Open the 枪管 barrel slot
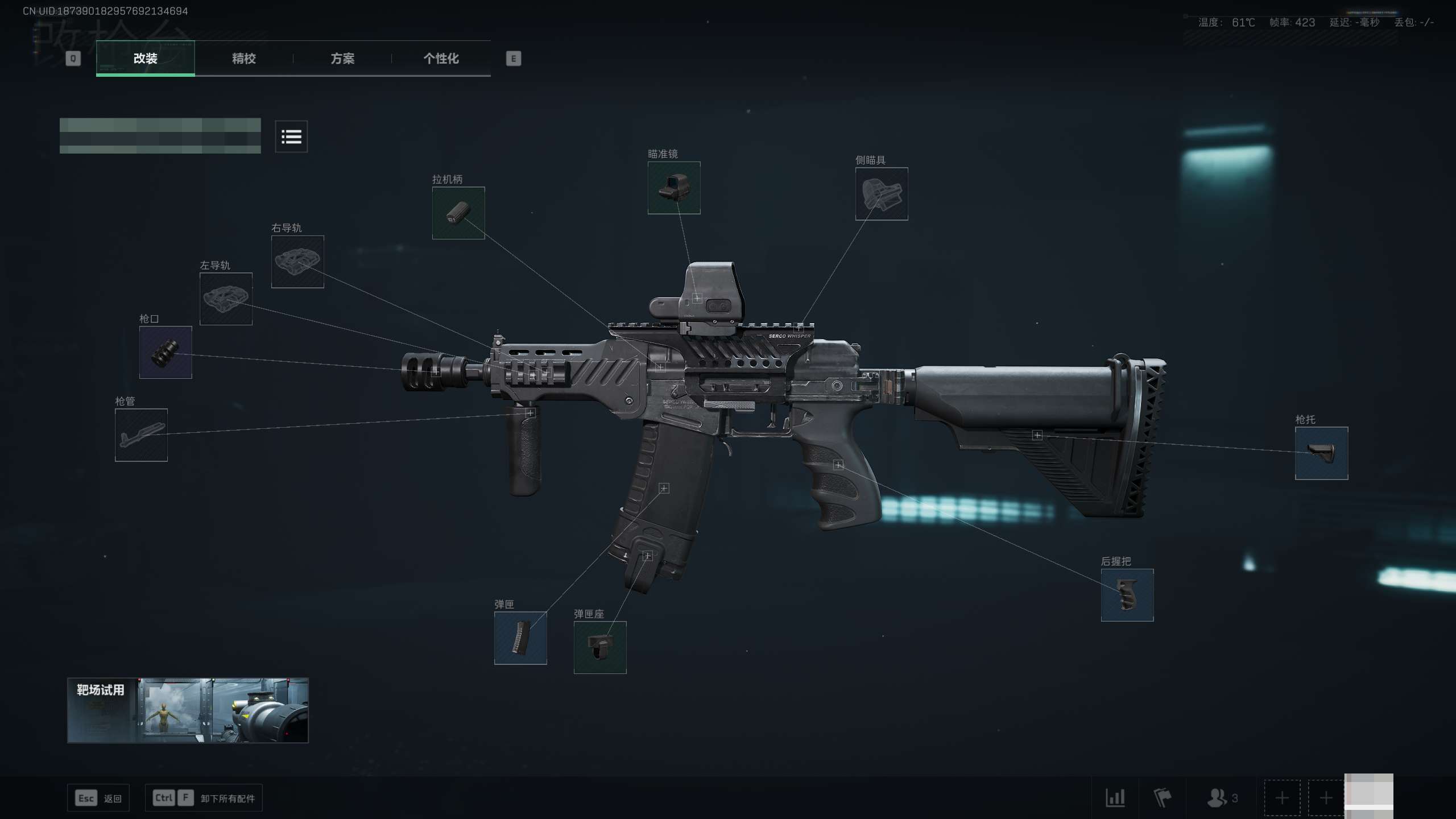Image resolution: width=1456 pixels, height=819 pixels. [141, 435]
